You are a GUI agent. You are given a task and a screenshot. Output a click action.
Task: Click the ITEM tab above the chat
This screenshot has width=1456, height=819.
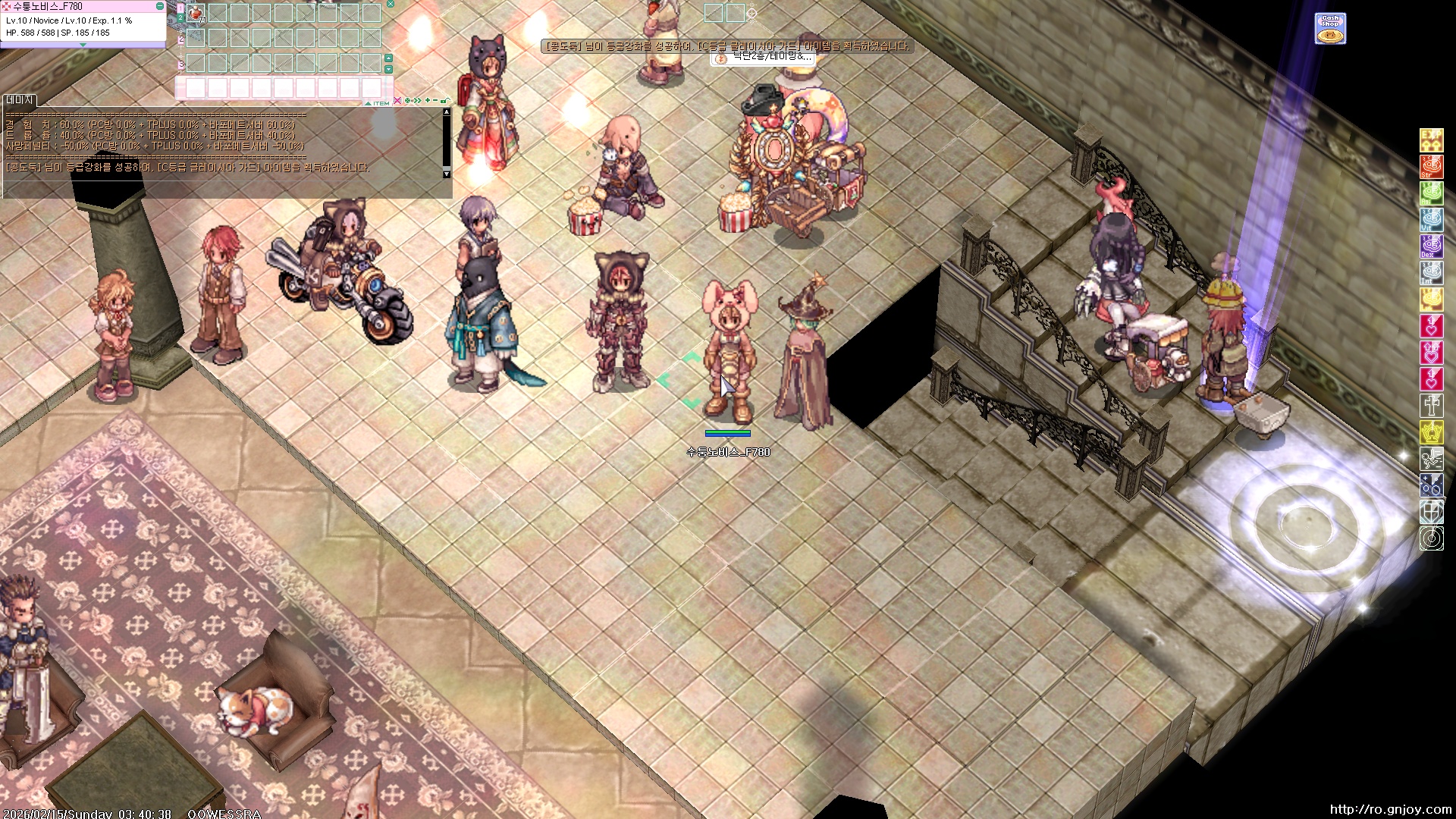coord(380,102)
